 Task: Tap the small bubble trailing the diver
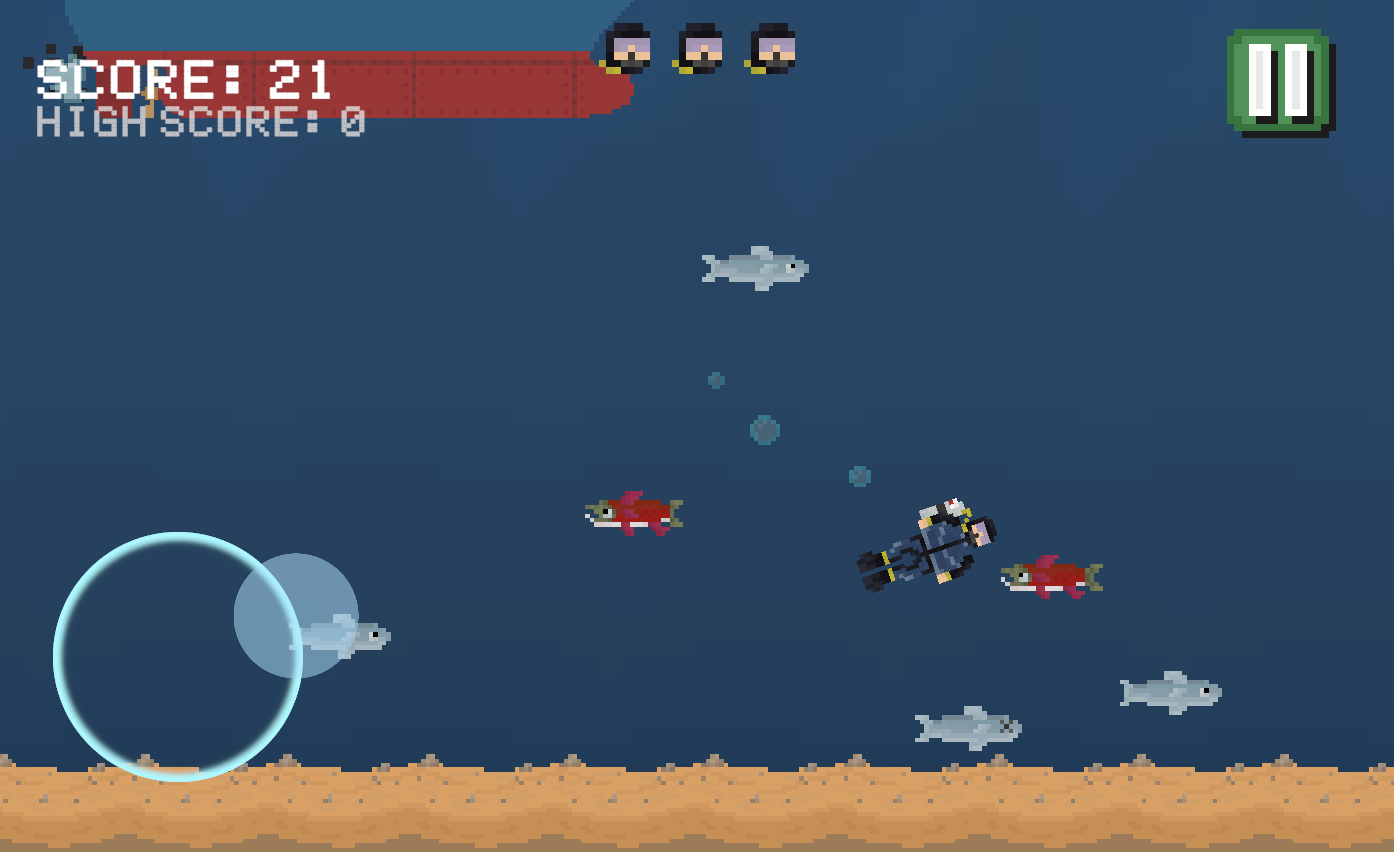tap(857, 478)
